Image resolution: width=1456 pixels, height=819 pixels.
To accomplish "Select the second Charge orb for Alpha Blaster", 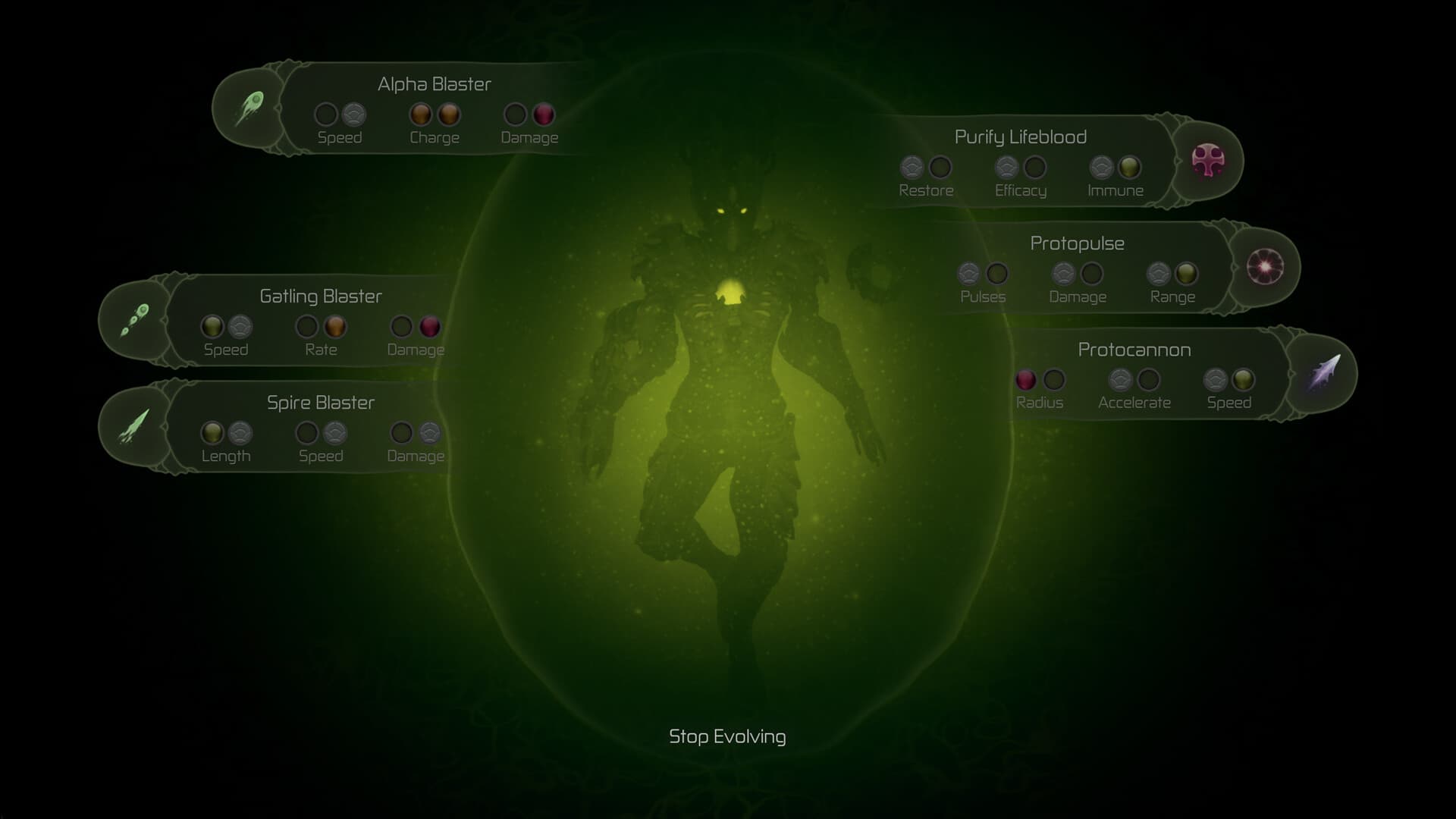I will 448,115.
